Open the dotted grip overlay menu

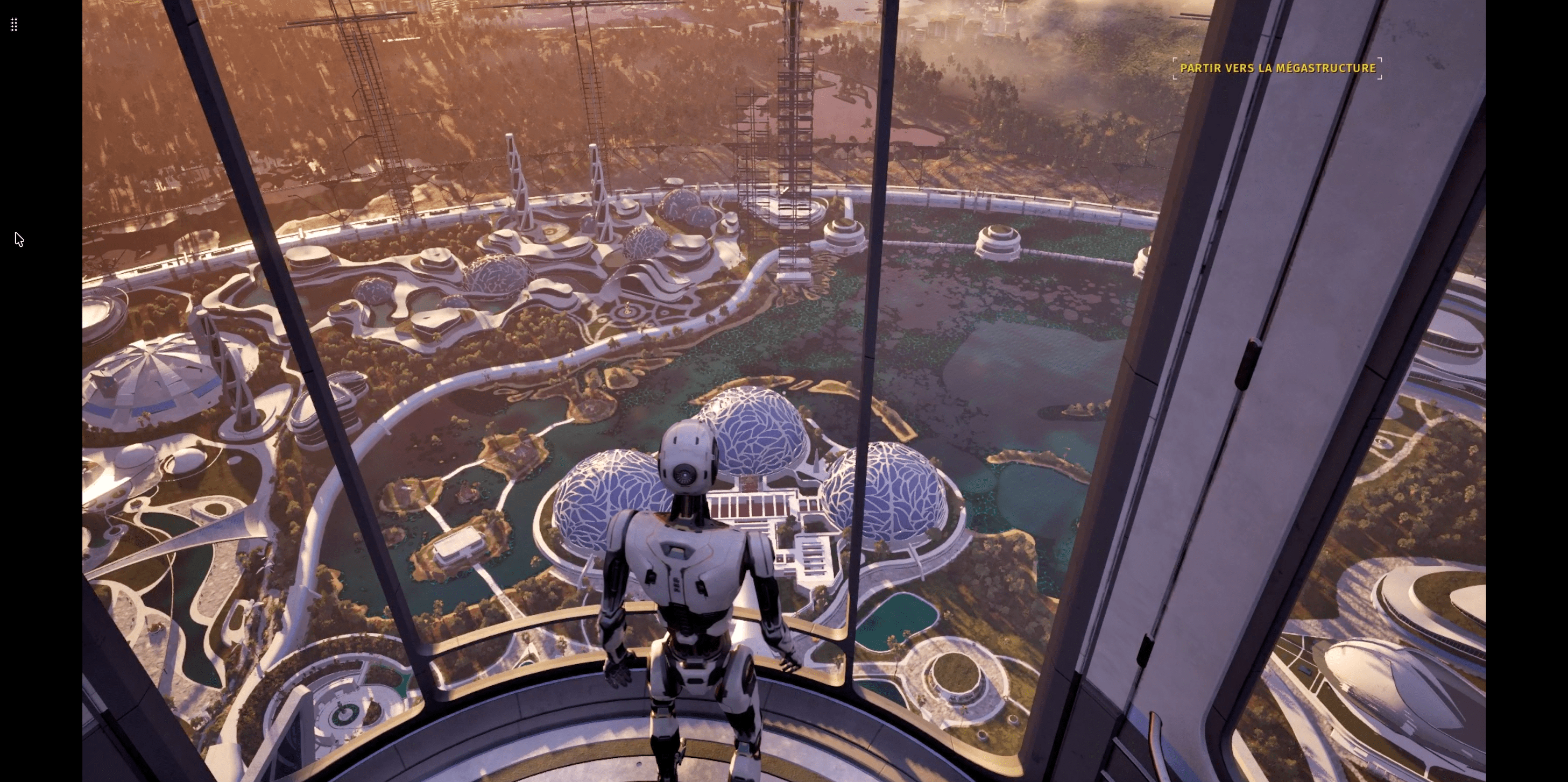[x=14, y=25]
